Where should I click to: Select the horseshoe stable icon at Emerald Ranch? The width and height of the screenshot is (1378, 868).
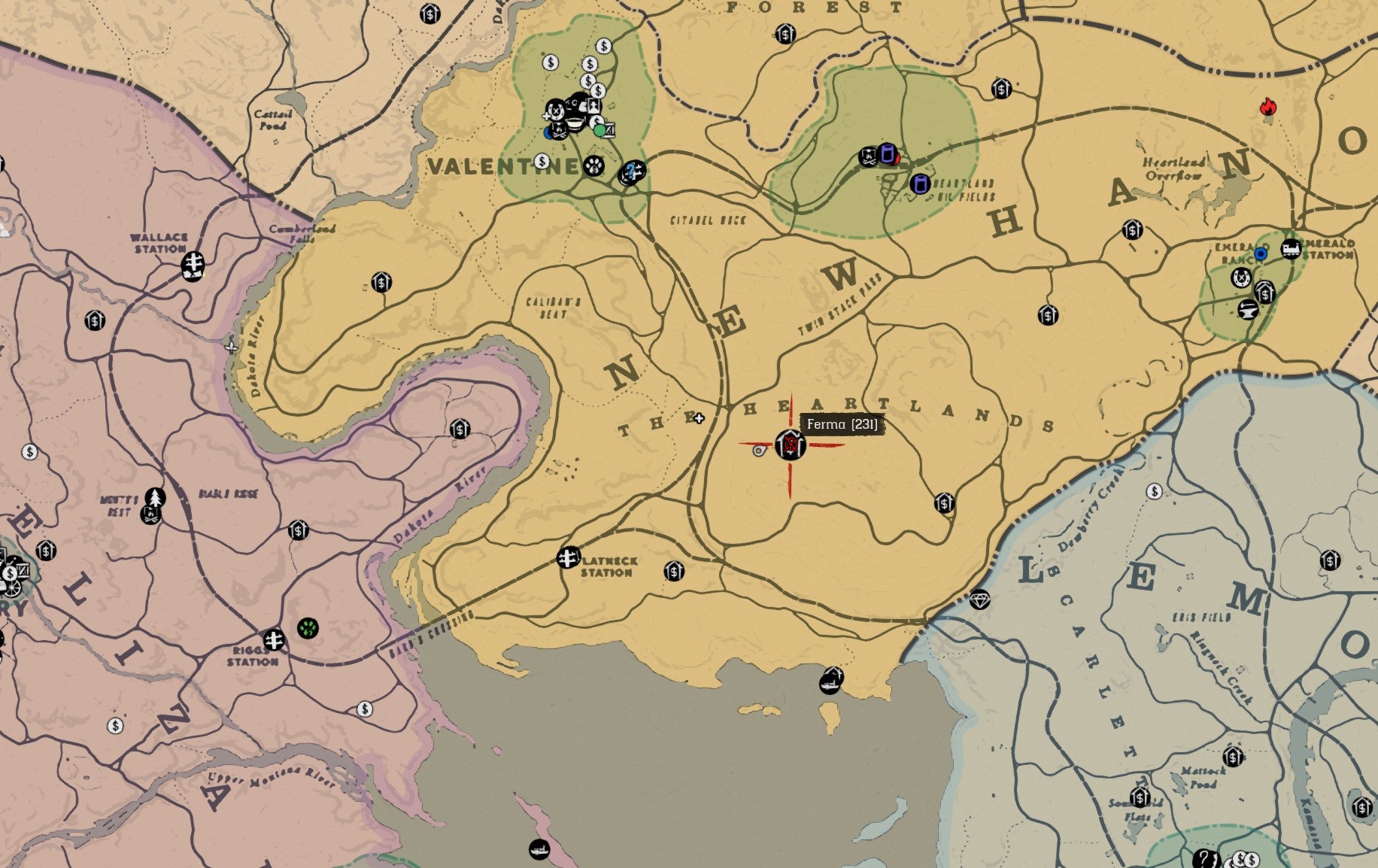(x=1241, y=278)
